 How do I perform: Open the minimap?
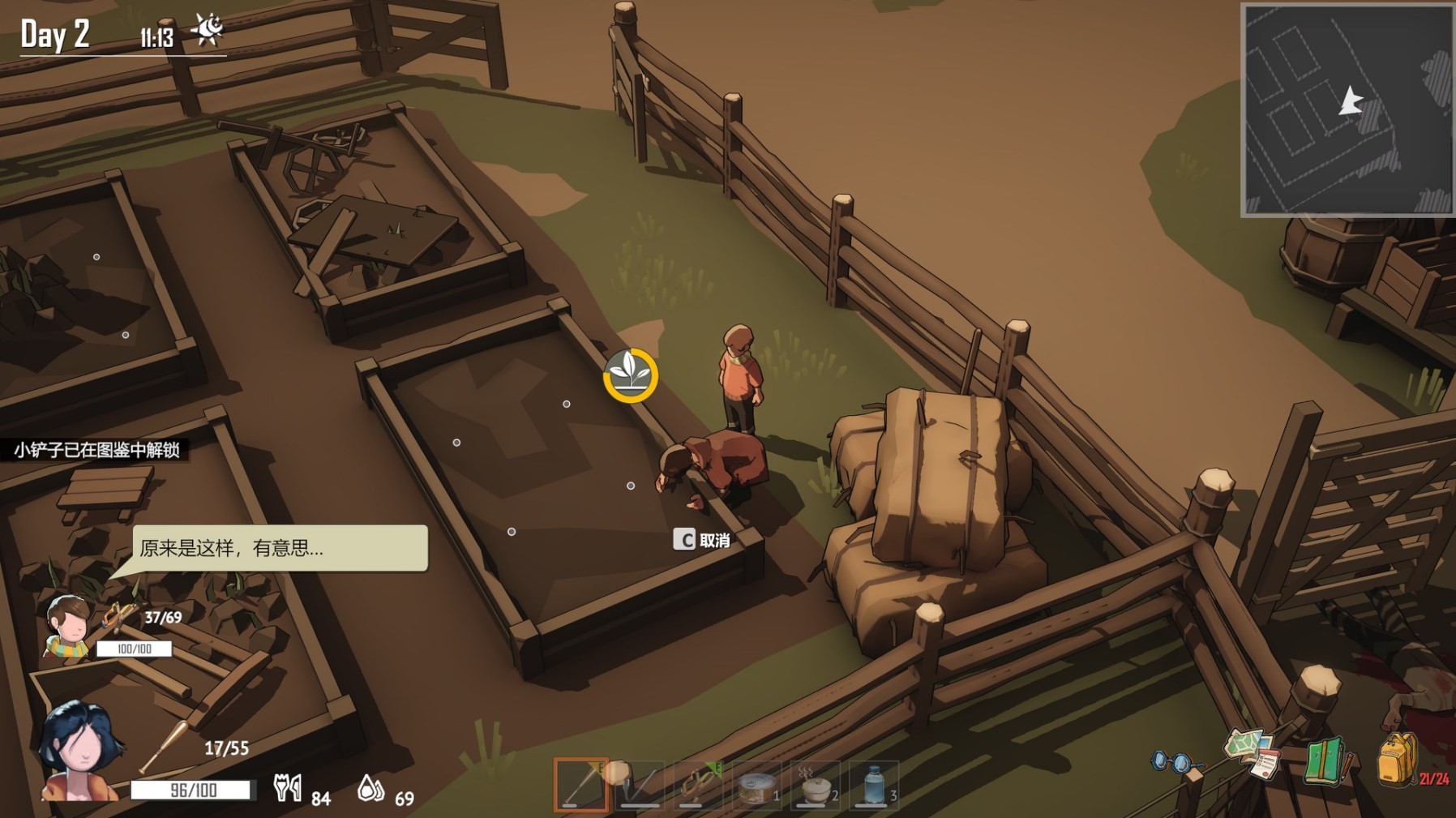click(x=1347, y=109)
